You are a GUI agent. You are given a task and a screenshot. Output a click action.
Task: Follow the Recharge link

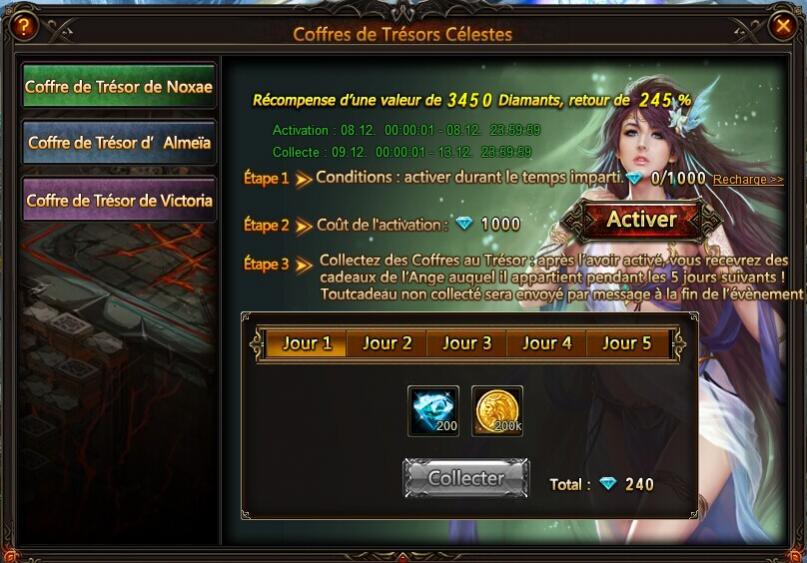748,179
